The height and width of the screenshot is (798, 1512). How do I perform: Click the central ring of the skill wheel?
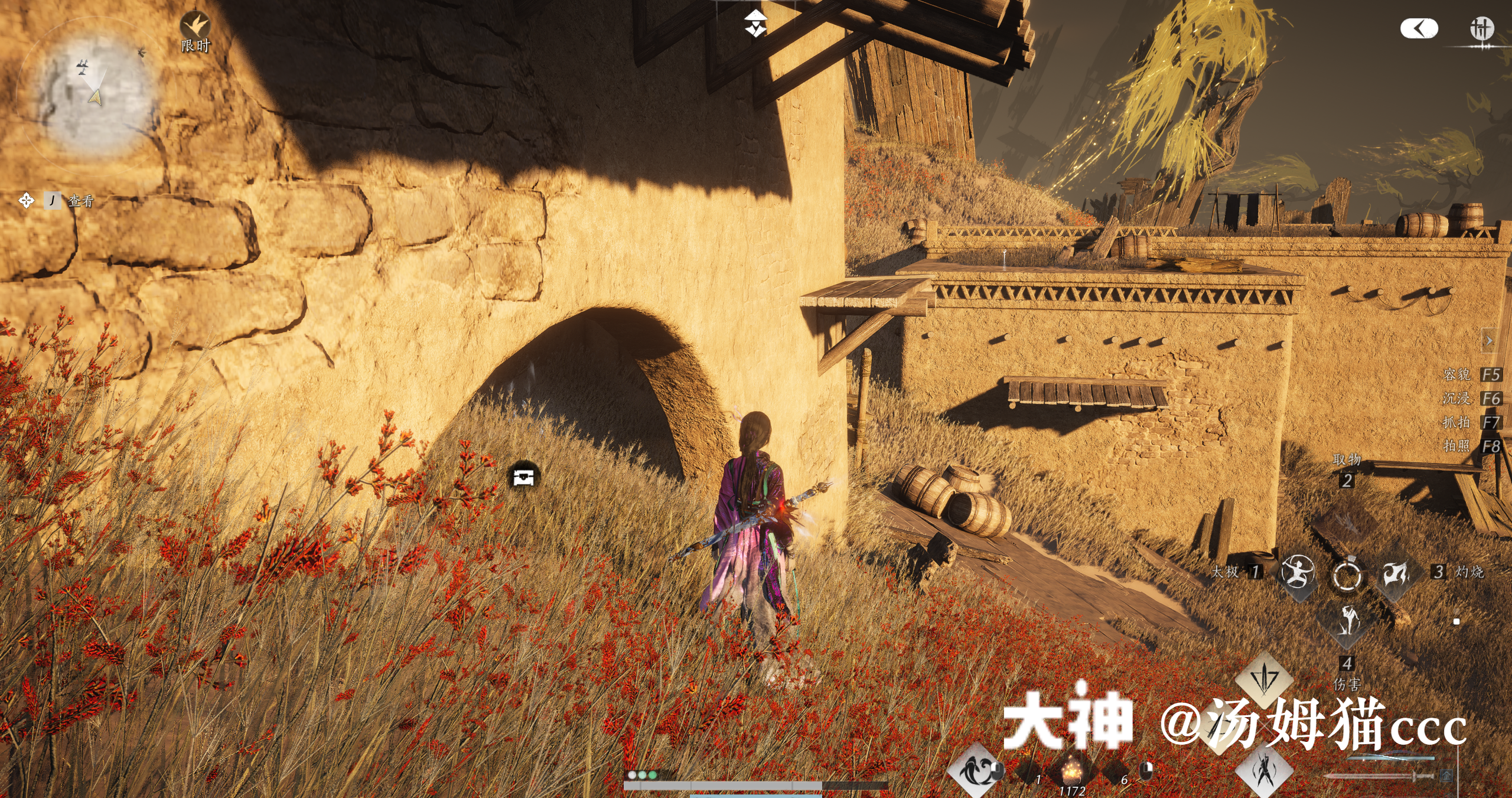click(x=1347, y=574)
